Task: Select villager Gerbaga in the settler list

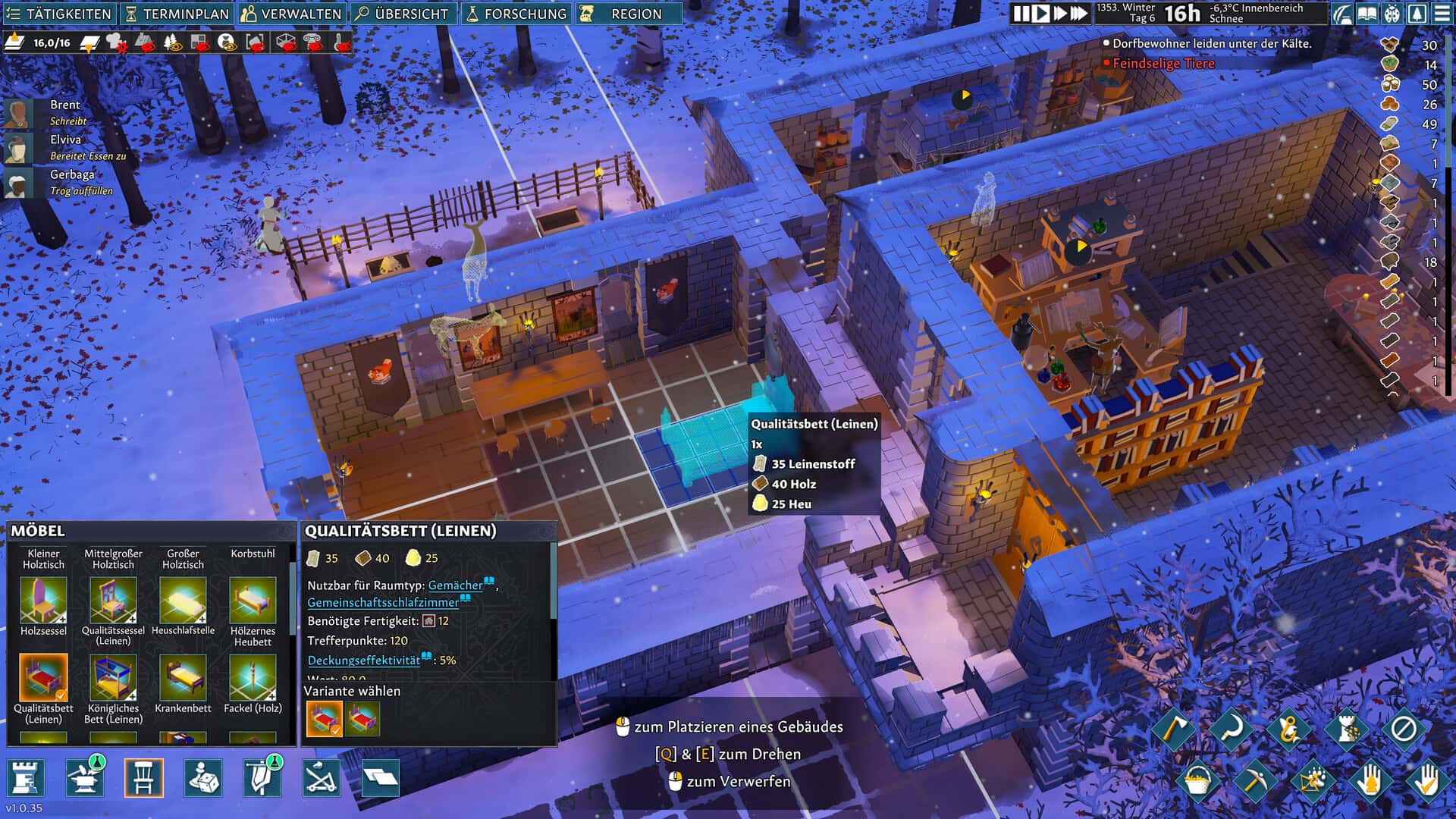Action: (71, 175)
